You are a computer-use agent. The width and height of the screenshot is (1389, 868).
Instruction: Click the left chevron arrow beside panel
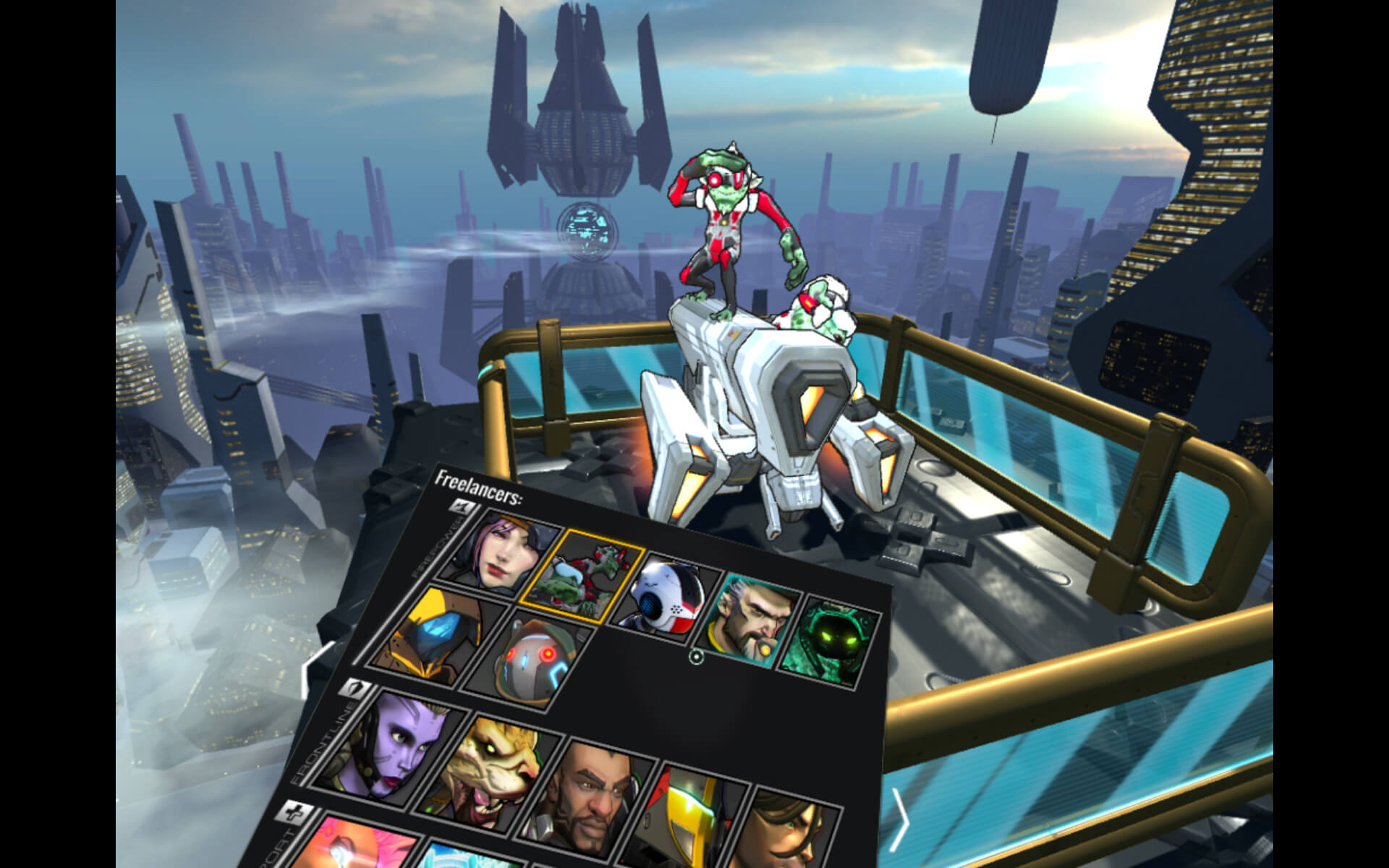pos(307,671)
